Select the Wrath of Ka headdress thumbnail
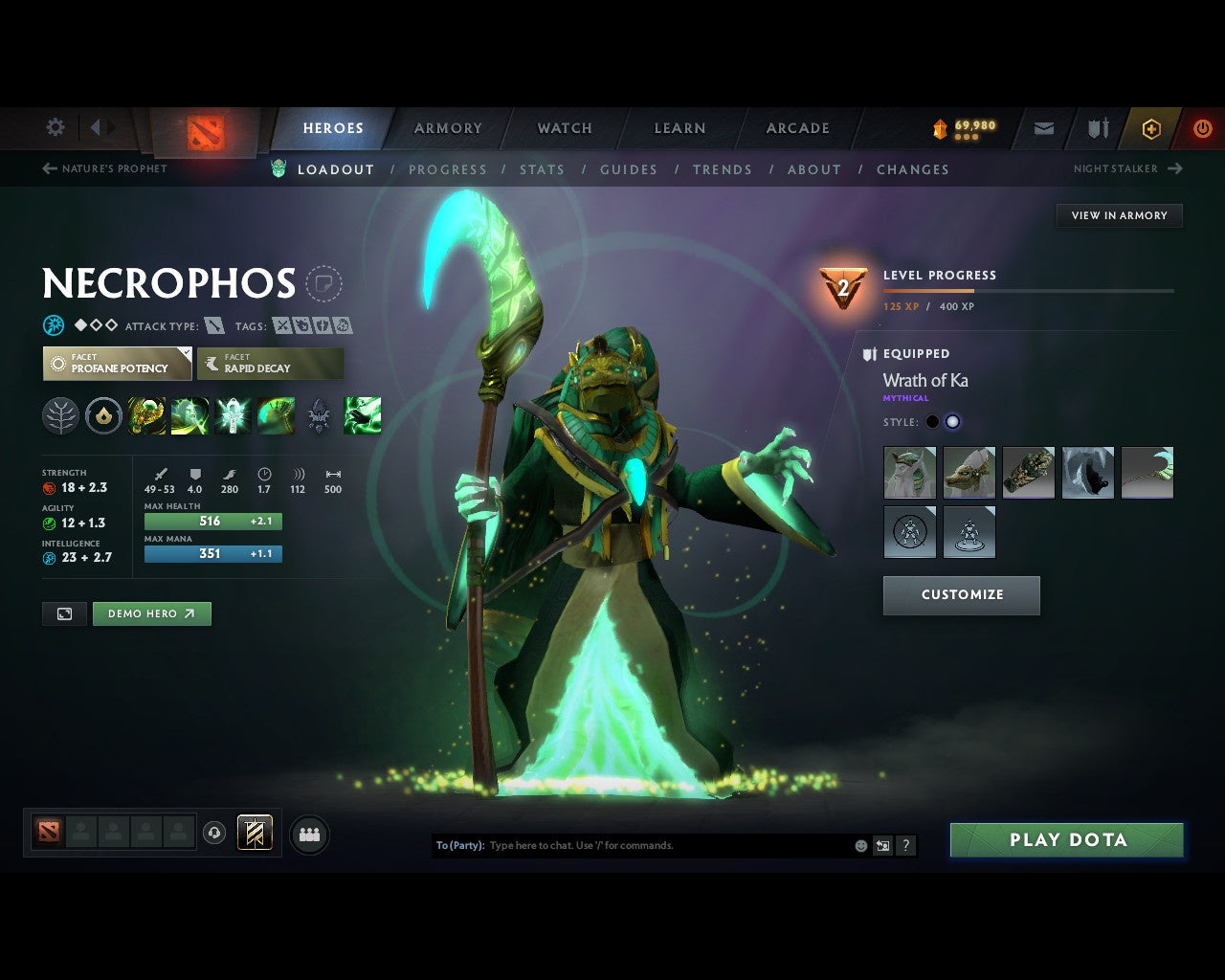This screenshot has height=980, width=1225. pyautogui.click(x=969, y=472)
